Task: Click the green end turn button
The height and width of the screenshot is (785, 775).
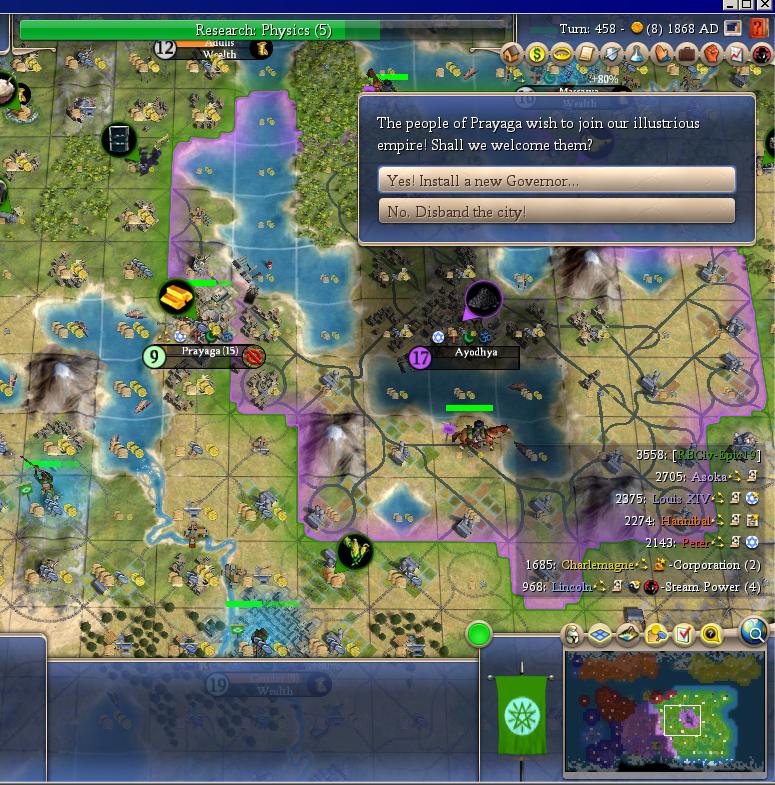Action: 479,634
